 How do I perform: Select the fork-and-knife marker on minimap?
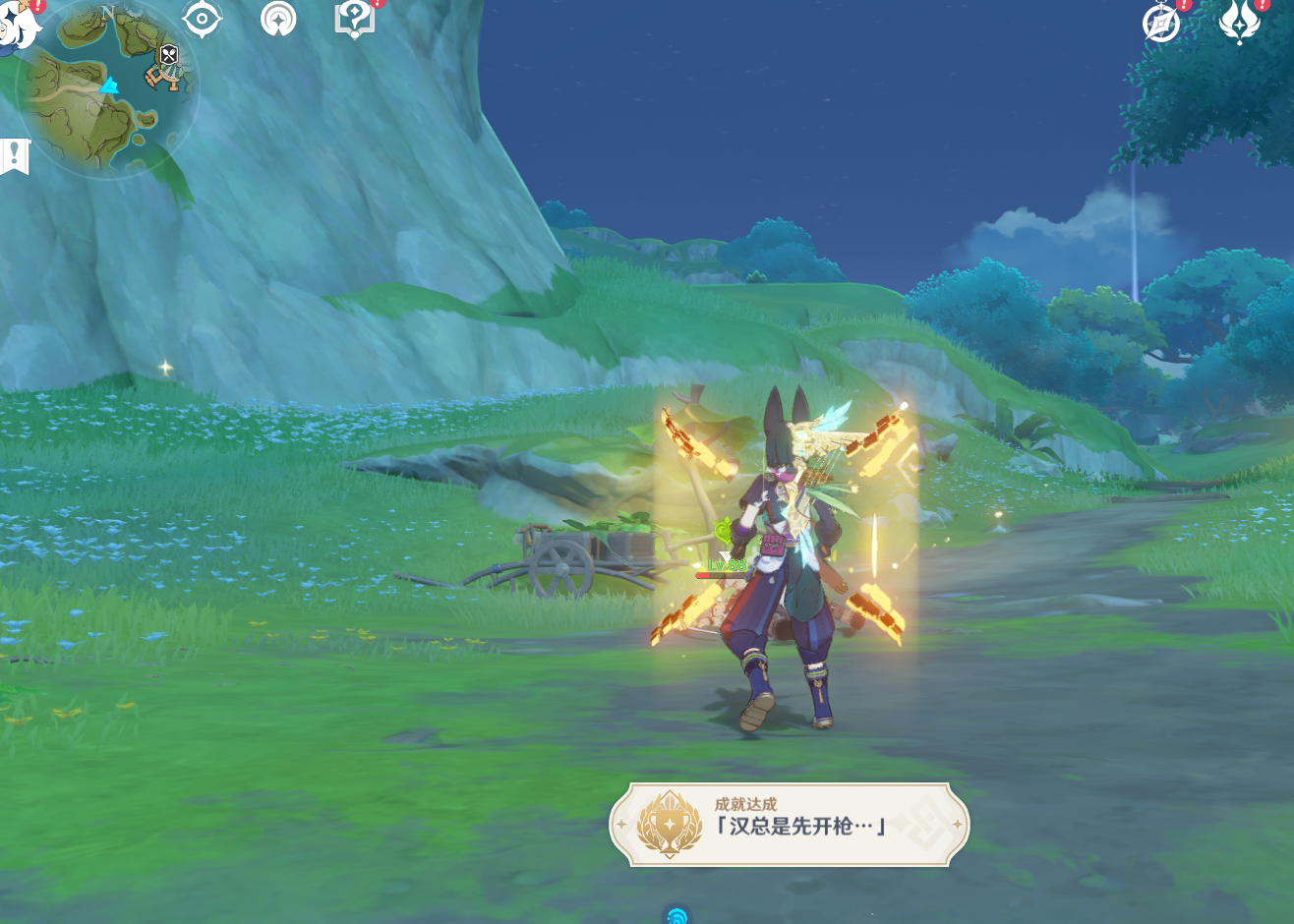tap(169, 55)
